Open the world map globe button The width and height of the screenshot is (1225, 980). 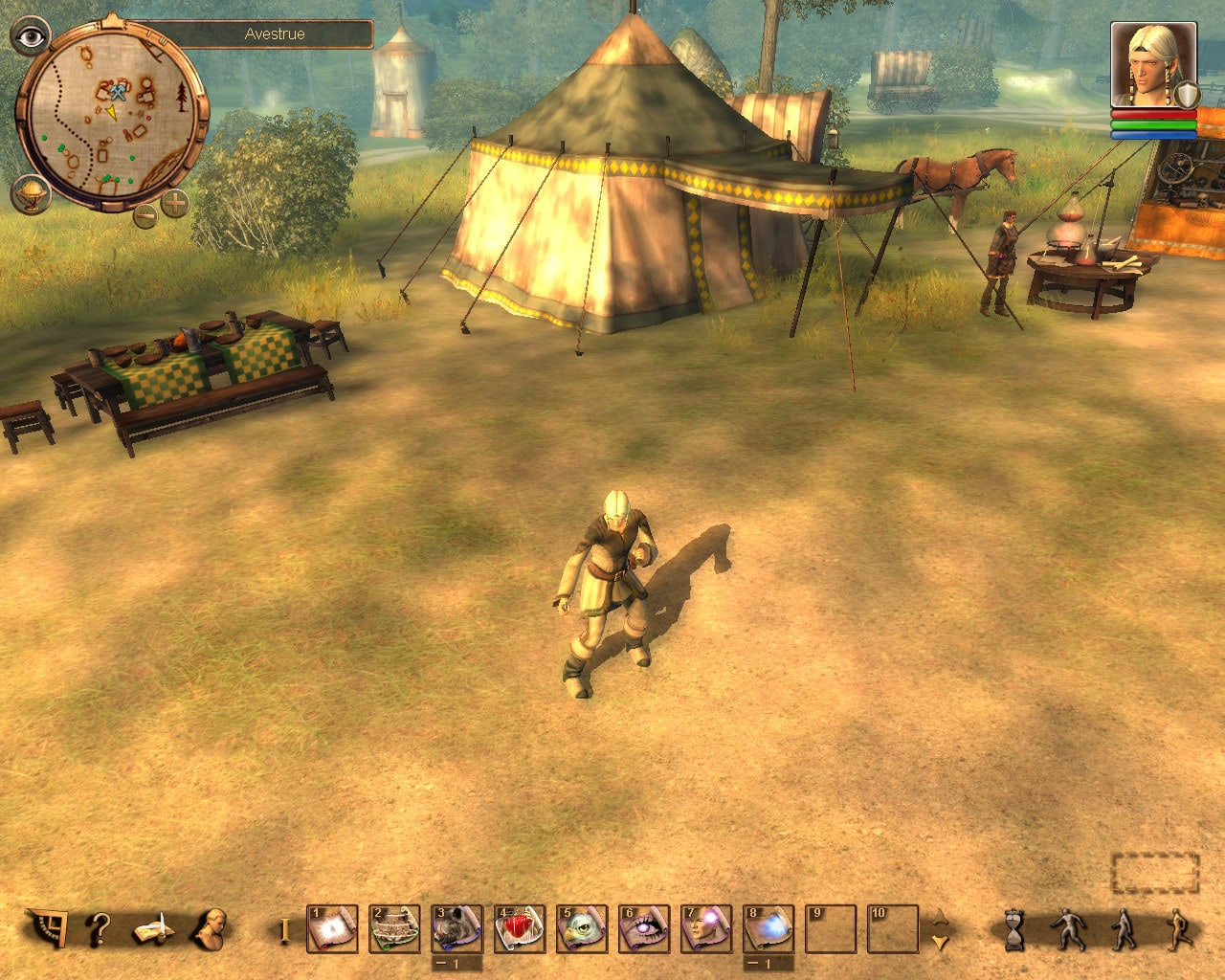(31, 193)
